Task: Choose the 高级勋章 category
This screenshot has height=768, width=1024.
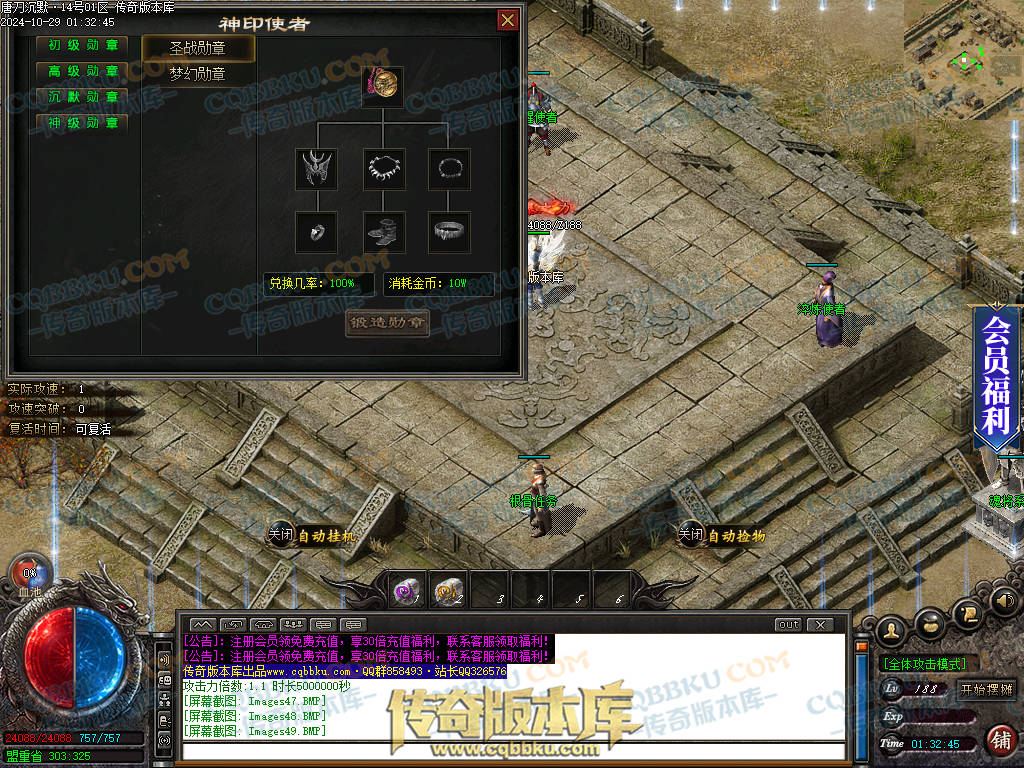Action: click(83, 72)
